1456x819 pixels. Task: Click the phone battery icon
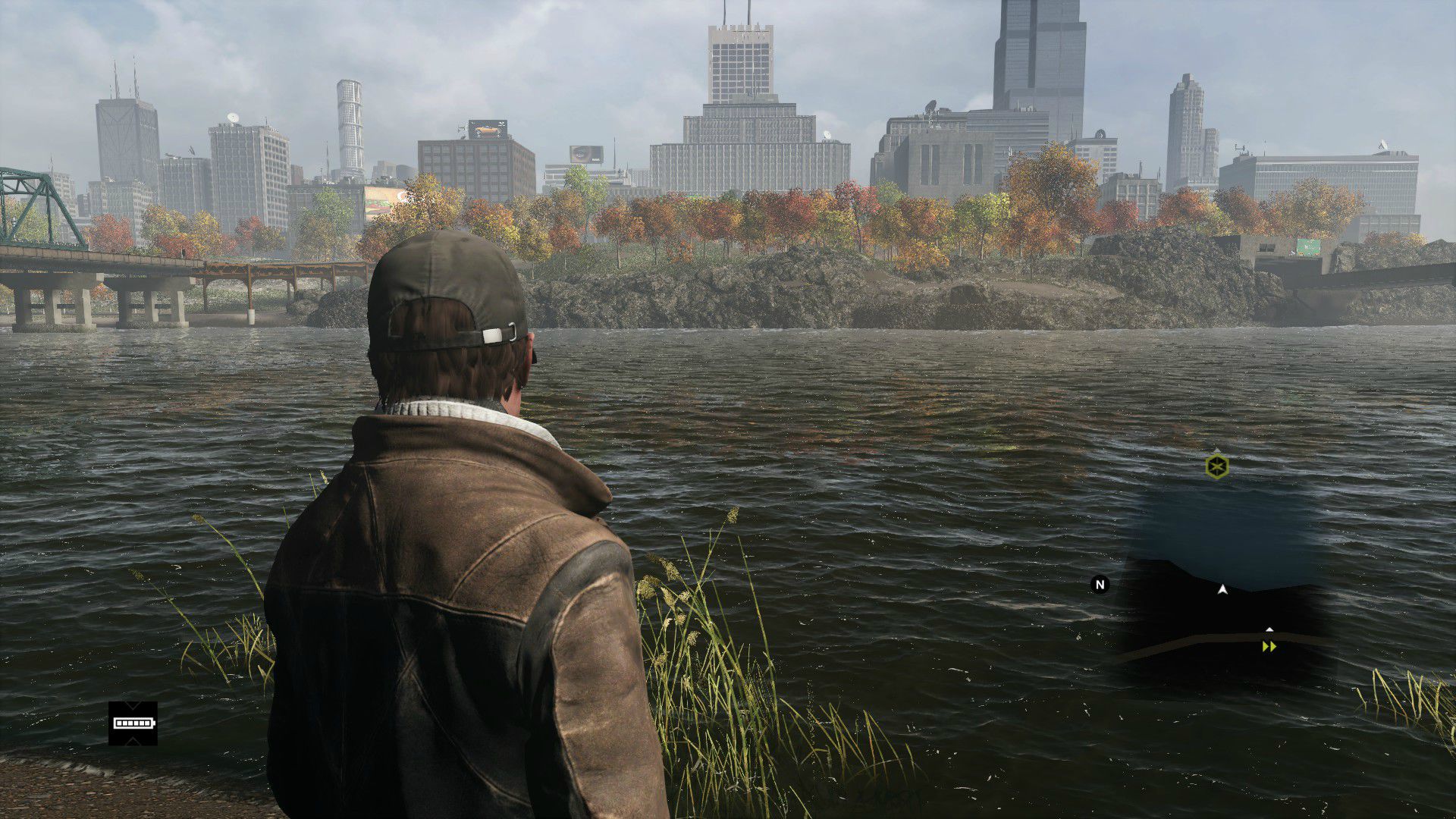(133, 723)
